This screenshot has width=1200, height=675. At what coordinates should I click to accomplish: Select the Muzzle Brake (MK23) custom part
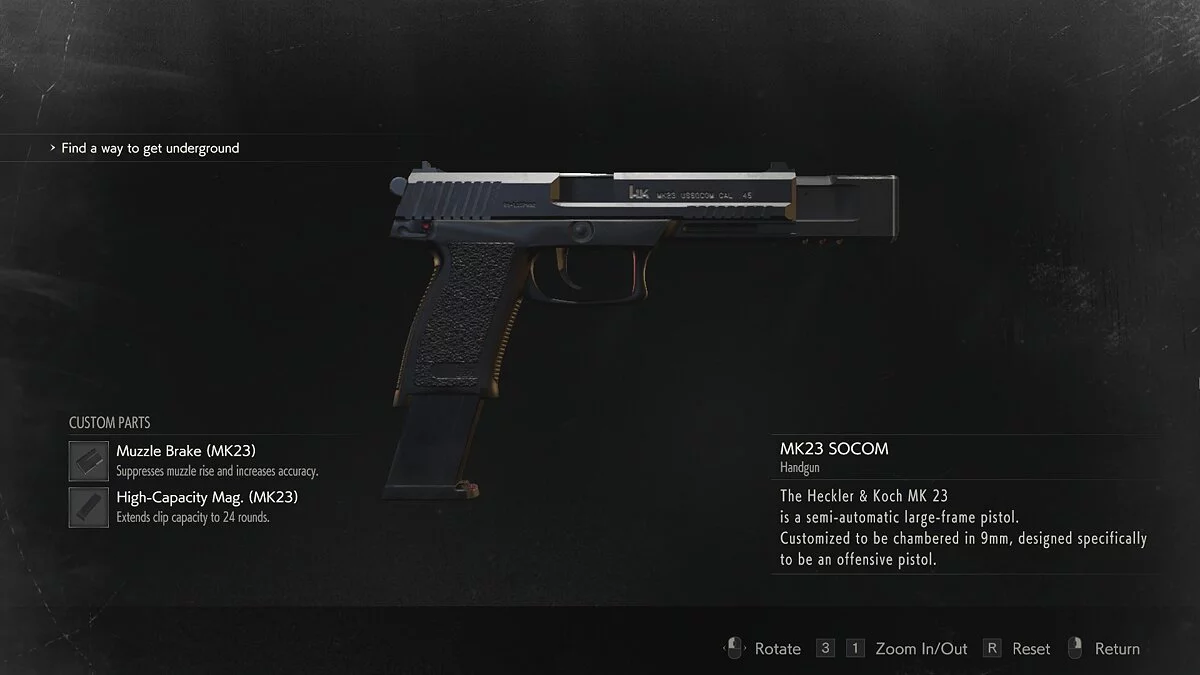185,451
